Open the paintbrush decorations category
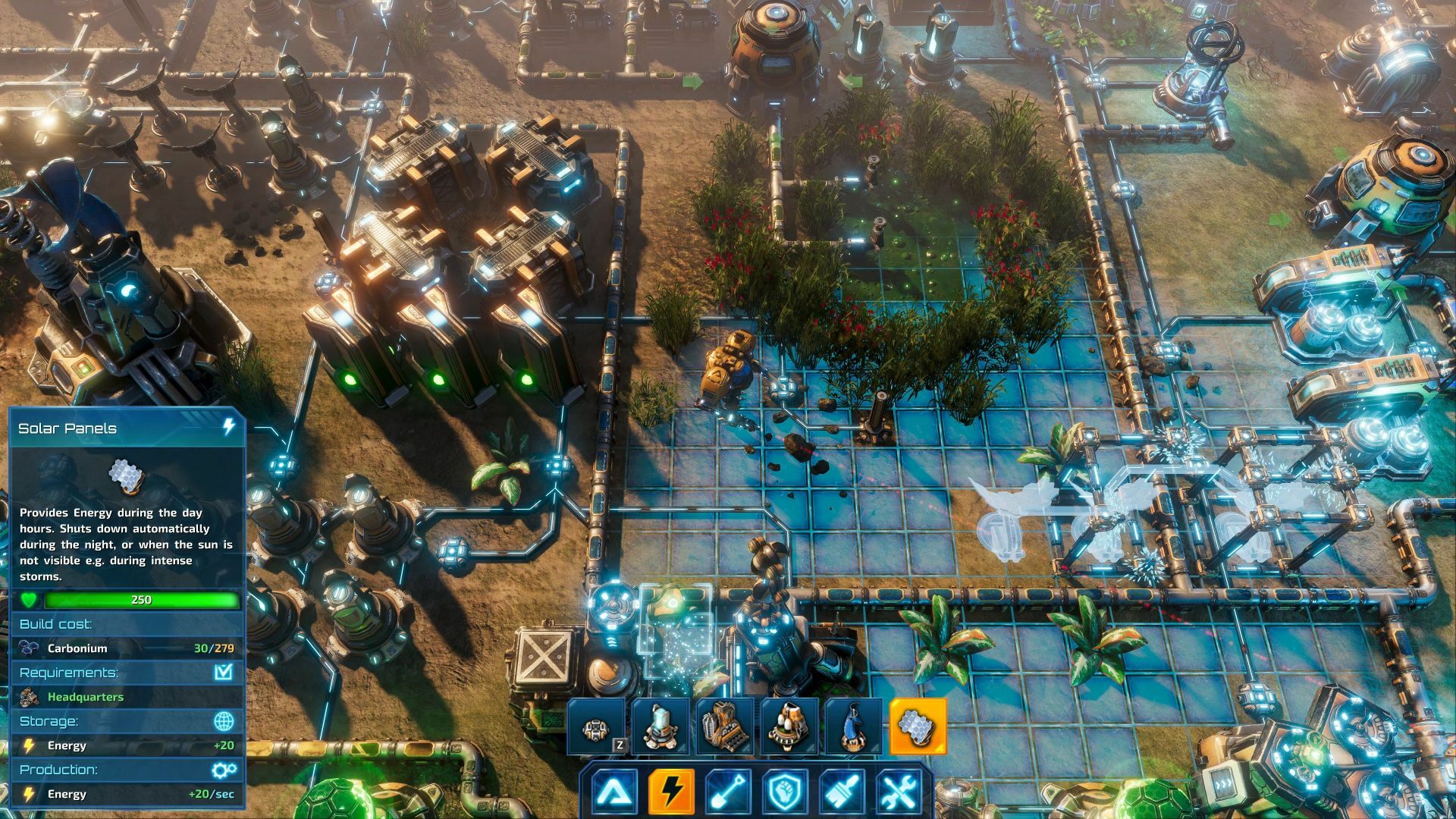 click(x=842, y=791)
